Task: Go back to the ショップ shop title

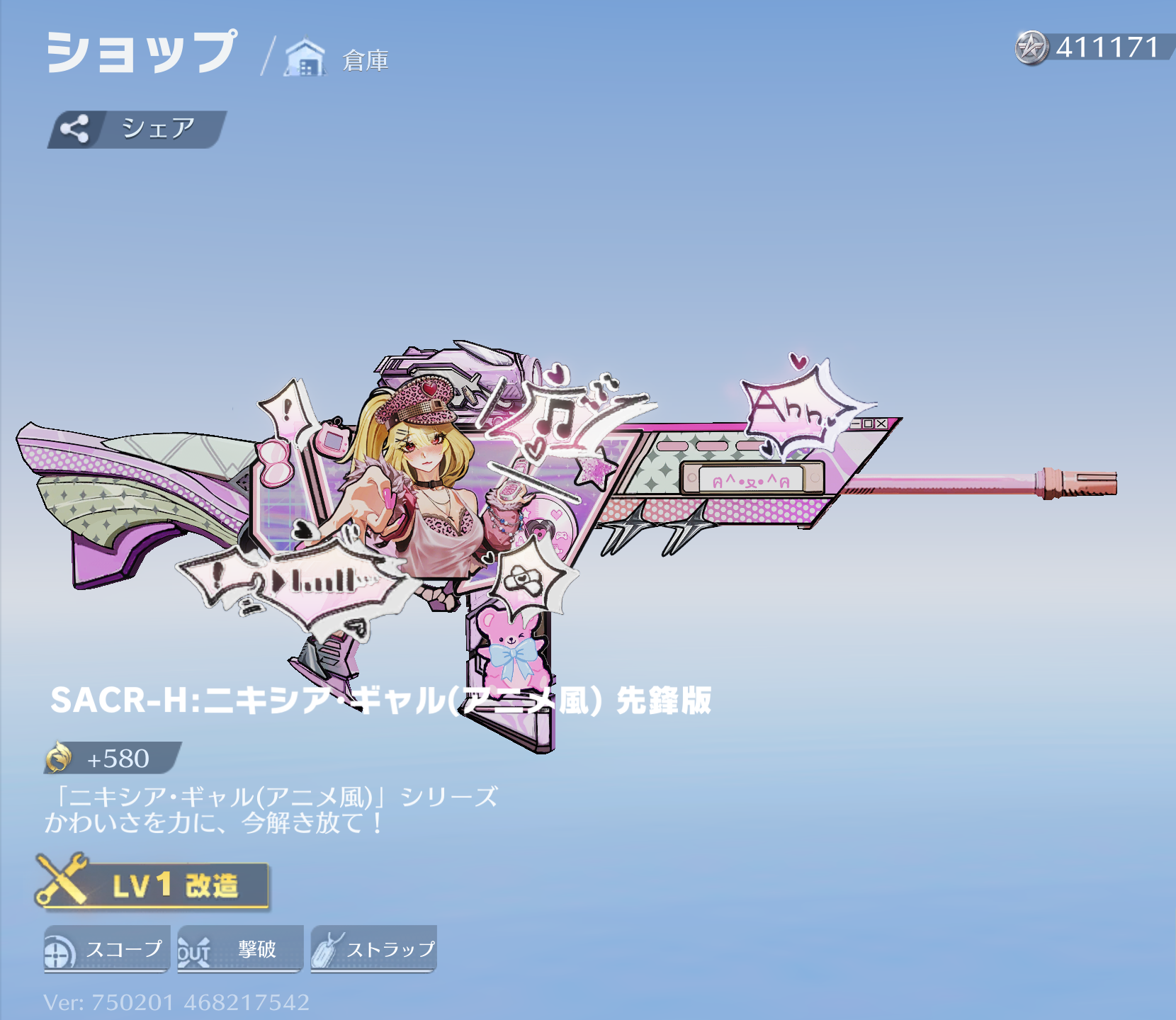Action: point(141,52)
